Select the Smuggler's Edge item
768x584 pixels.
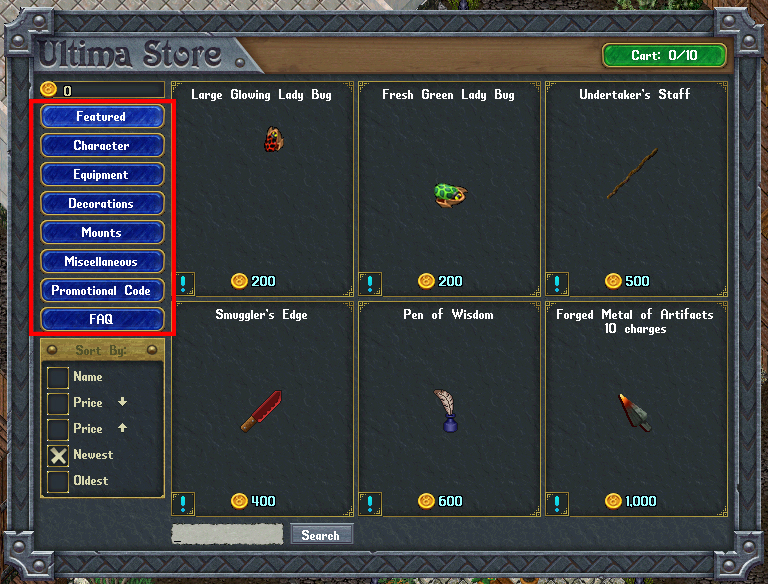[262, 411]
